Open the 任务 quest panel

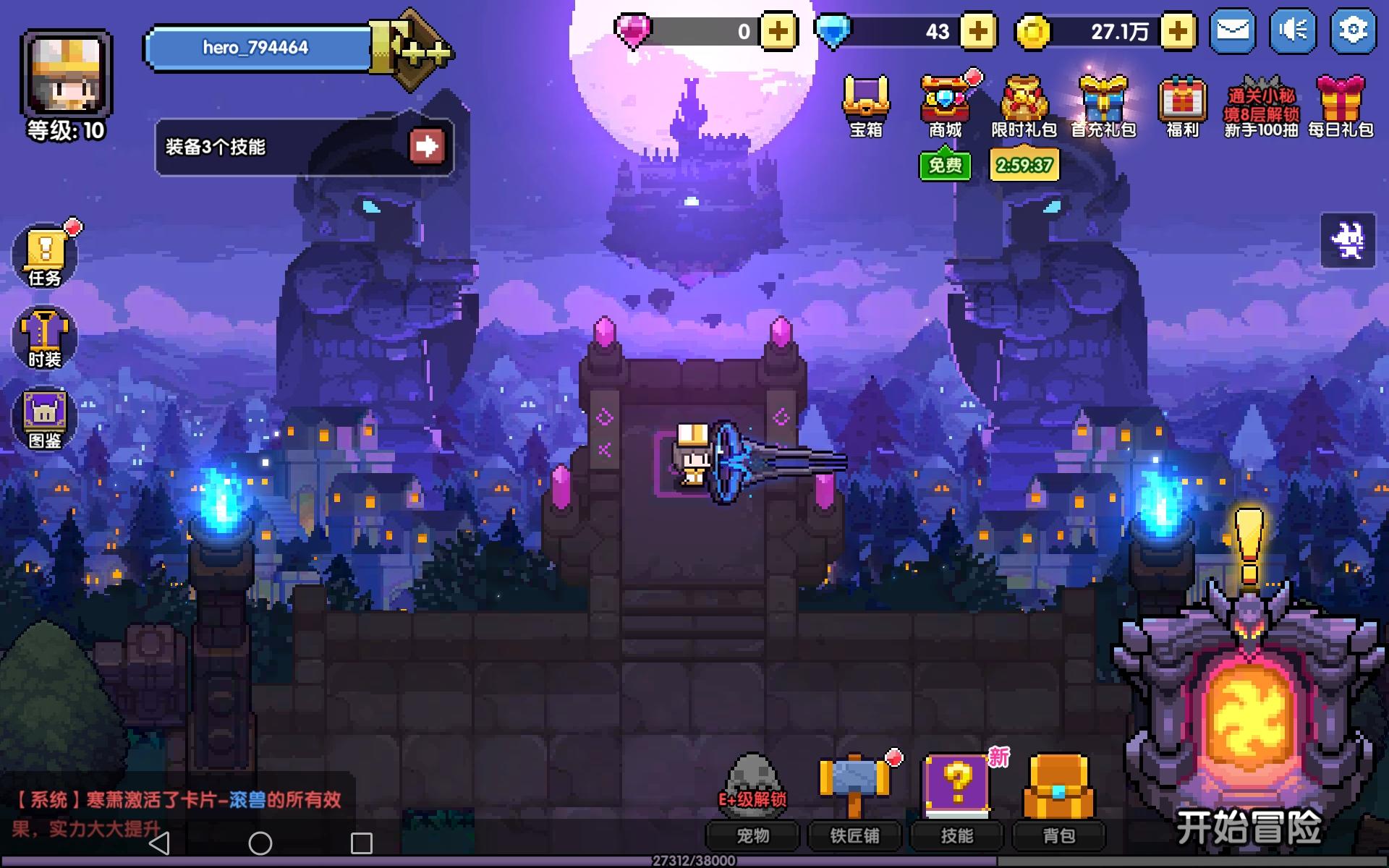(45, 255)
